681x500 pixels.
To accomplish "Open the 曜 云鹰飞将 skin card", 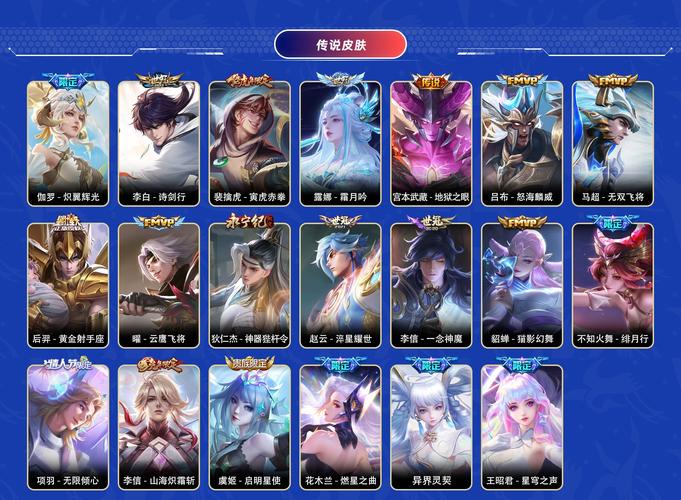I will [x=159, y=283].
